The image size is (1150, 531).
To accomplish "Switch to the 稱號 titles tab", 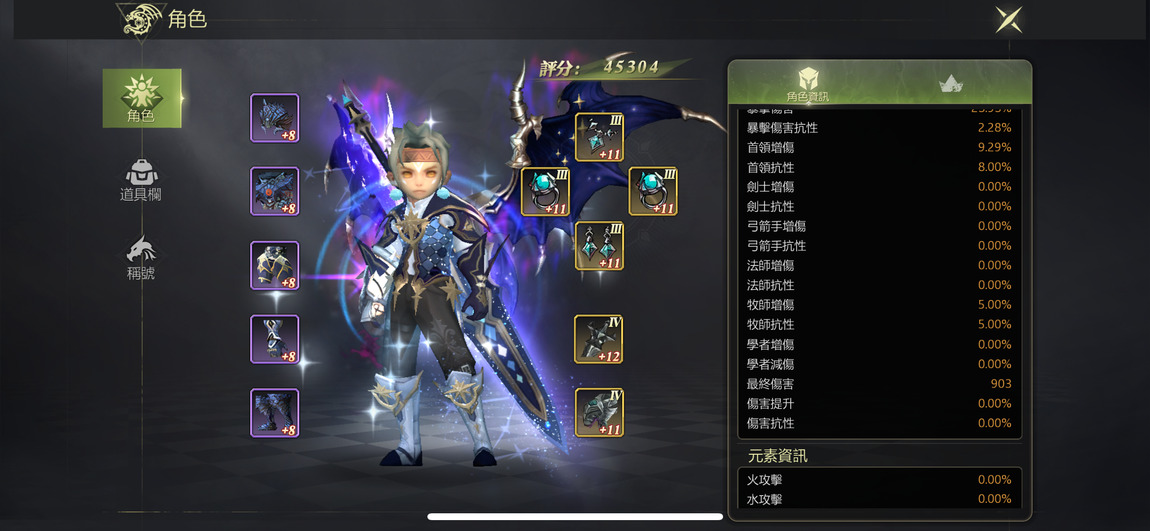I will tap(142, 258).
